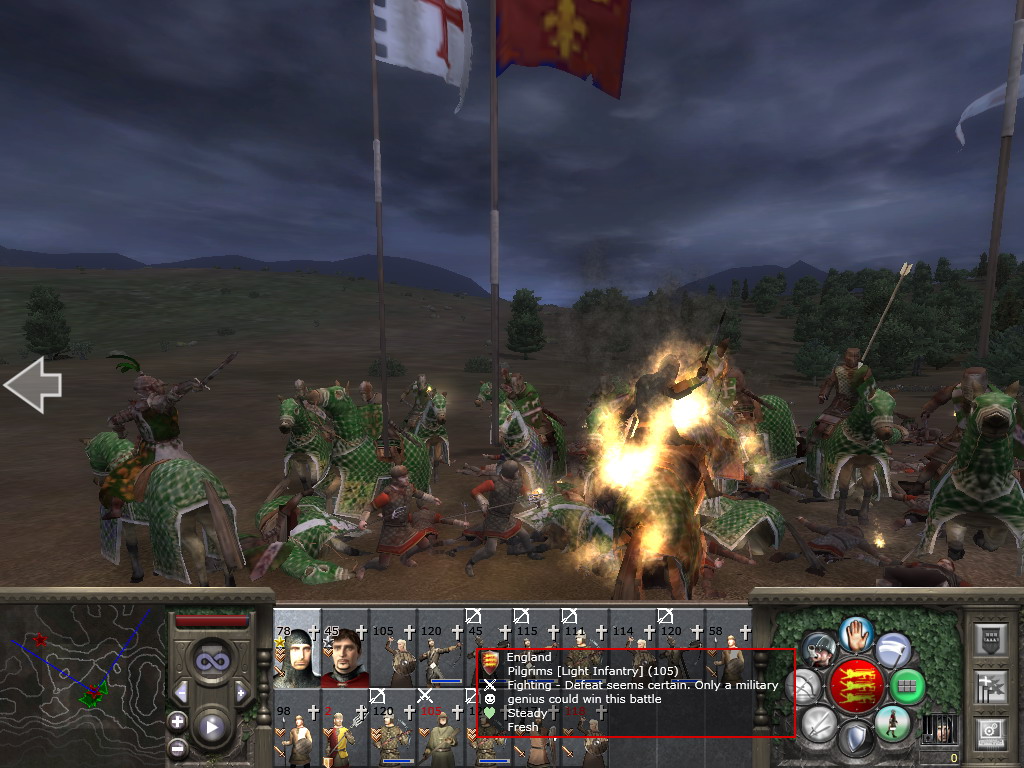1024x768 pixels.
Task: Click the white flag withdraw icon
Action: tap(893, 650)
